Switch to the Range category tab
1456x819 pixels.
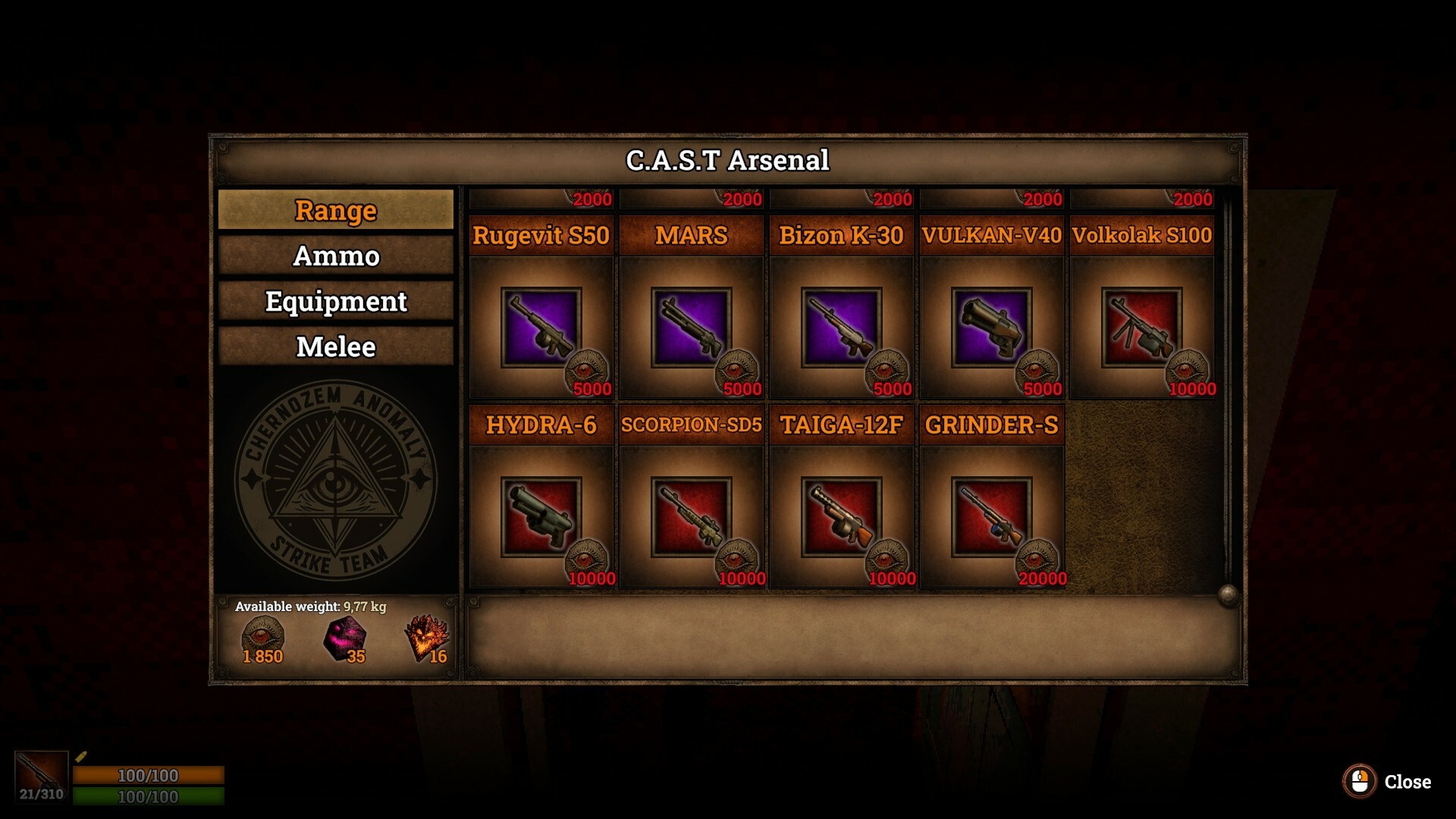[x=335, y=210]
